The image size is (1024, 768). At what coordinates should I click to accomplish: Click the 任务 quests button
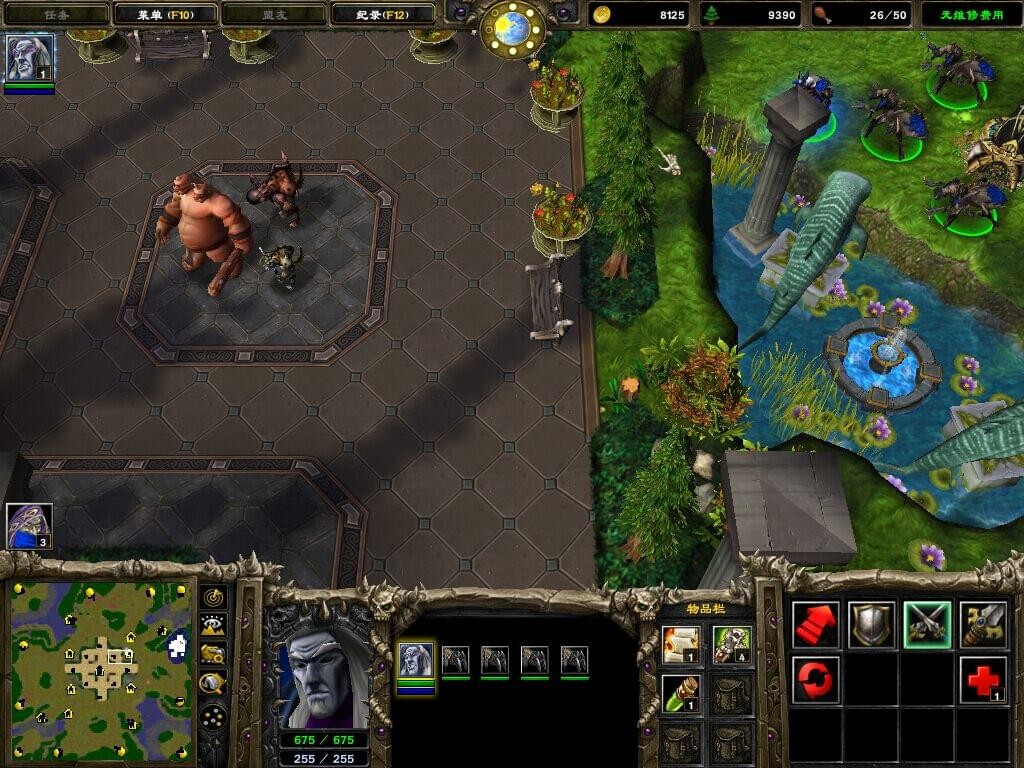(55, 14)
